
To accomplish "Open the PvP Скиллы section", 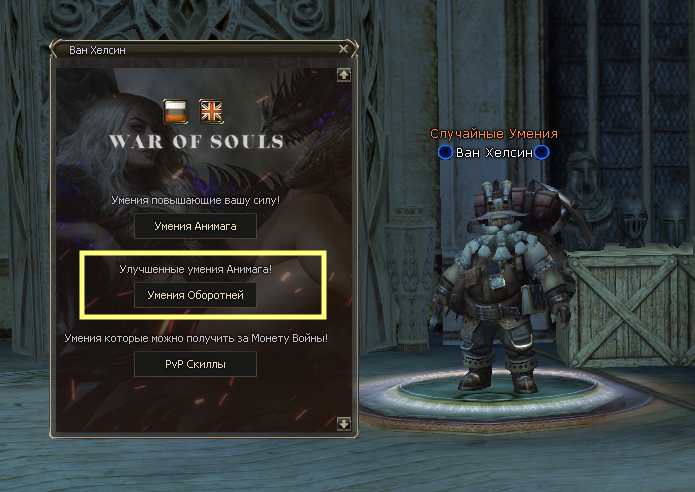I will pos(196,364).
